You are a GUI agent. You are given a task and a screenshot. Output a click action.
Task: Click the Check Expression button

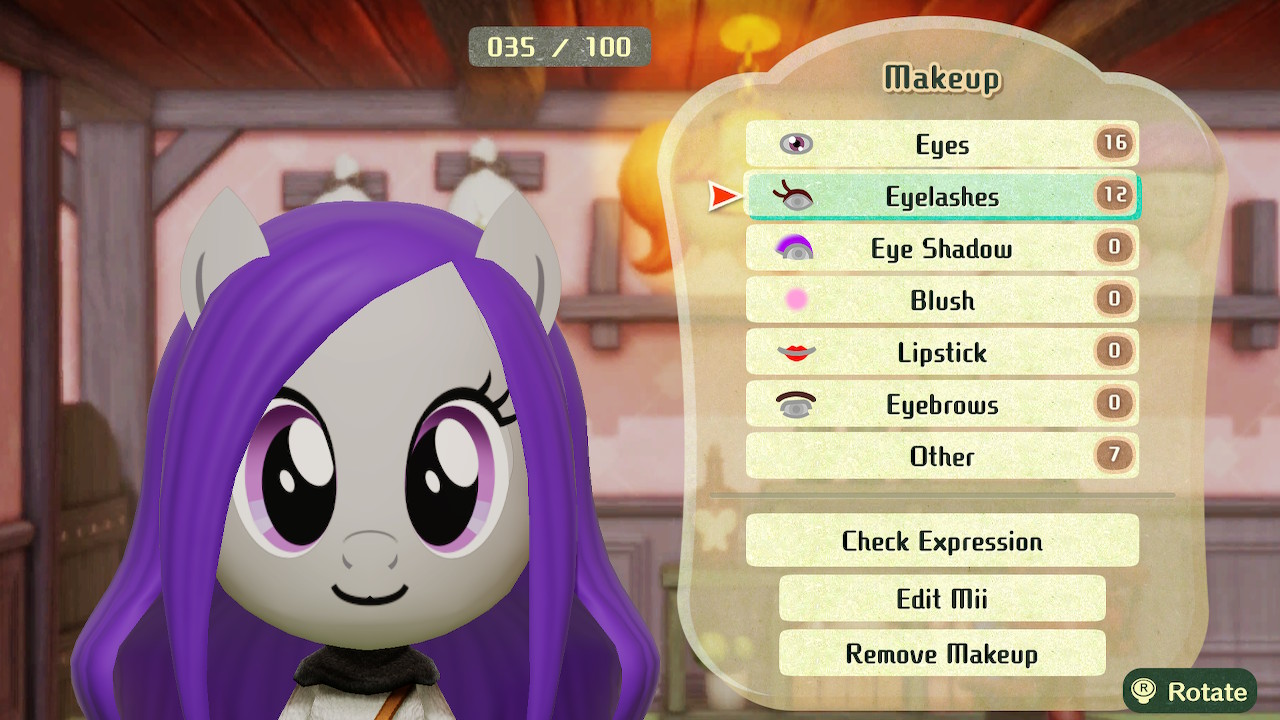pyautogui.click(x=942, y=541)
